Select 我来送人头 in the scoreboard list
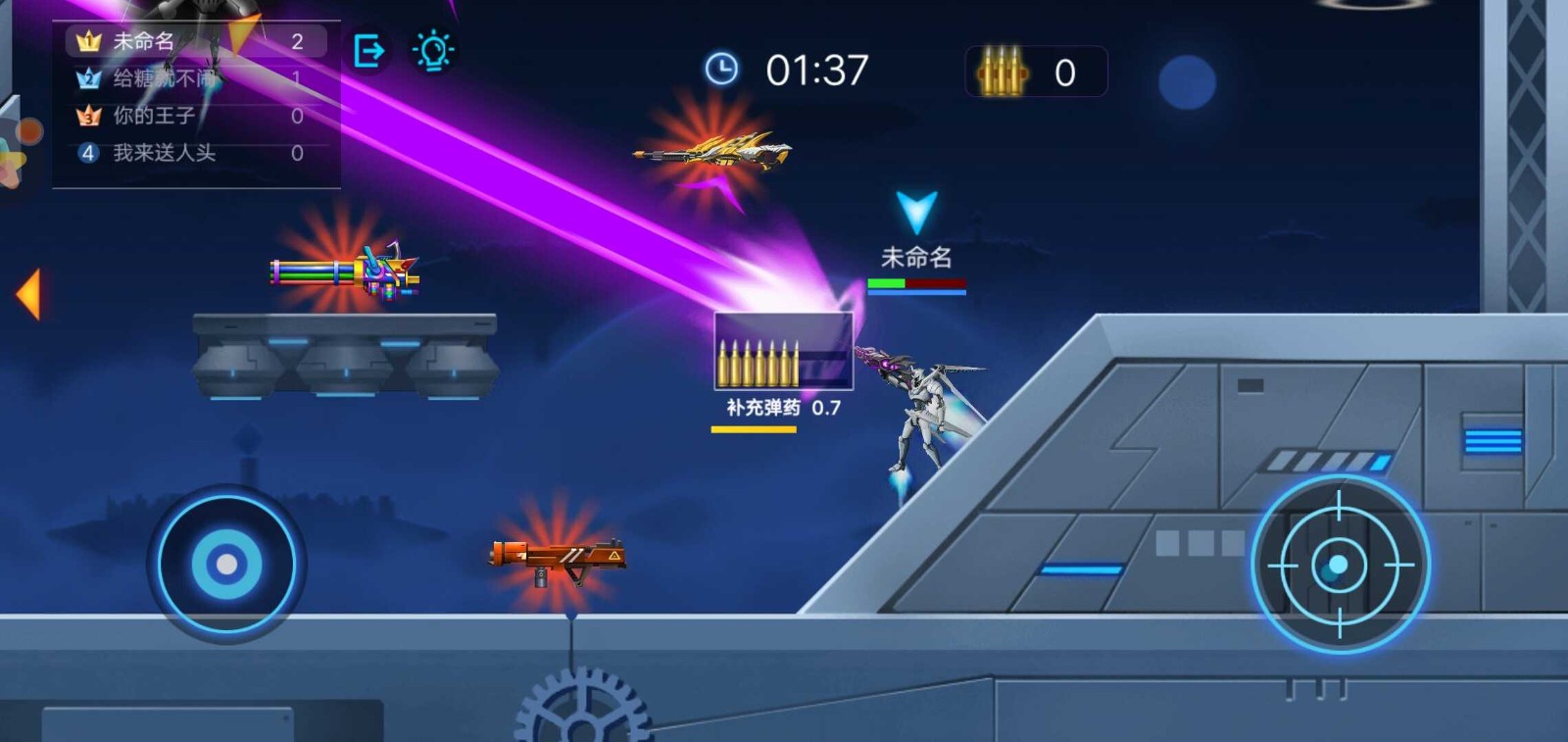This screenshot has width=1568, height=742. [x=163, y=152]
